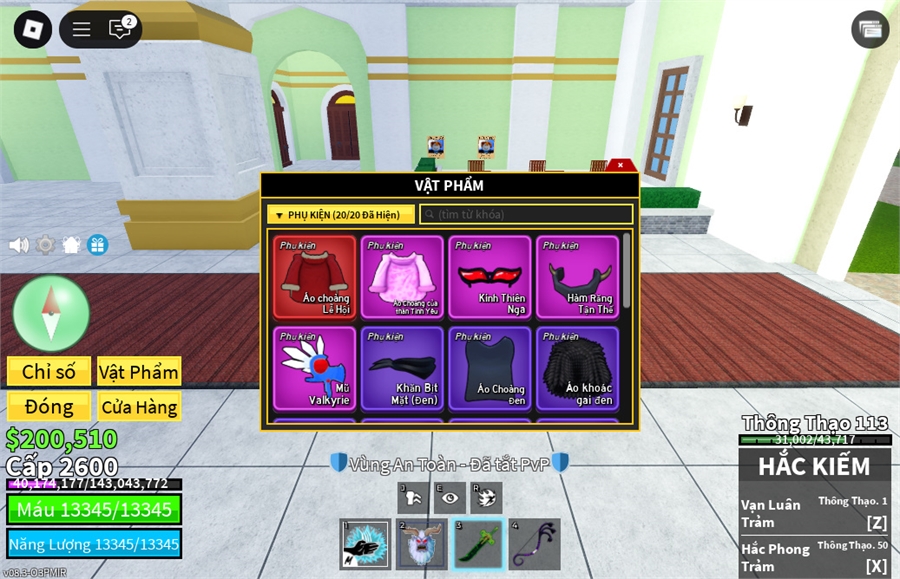Equip the green sword in hotbar slot 3
The height and width of the screenshot is (579, 900).
point(478,545)
